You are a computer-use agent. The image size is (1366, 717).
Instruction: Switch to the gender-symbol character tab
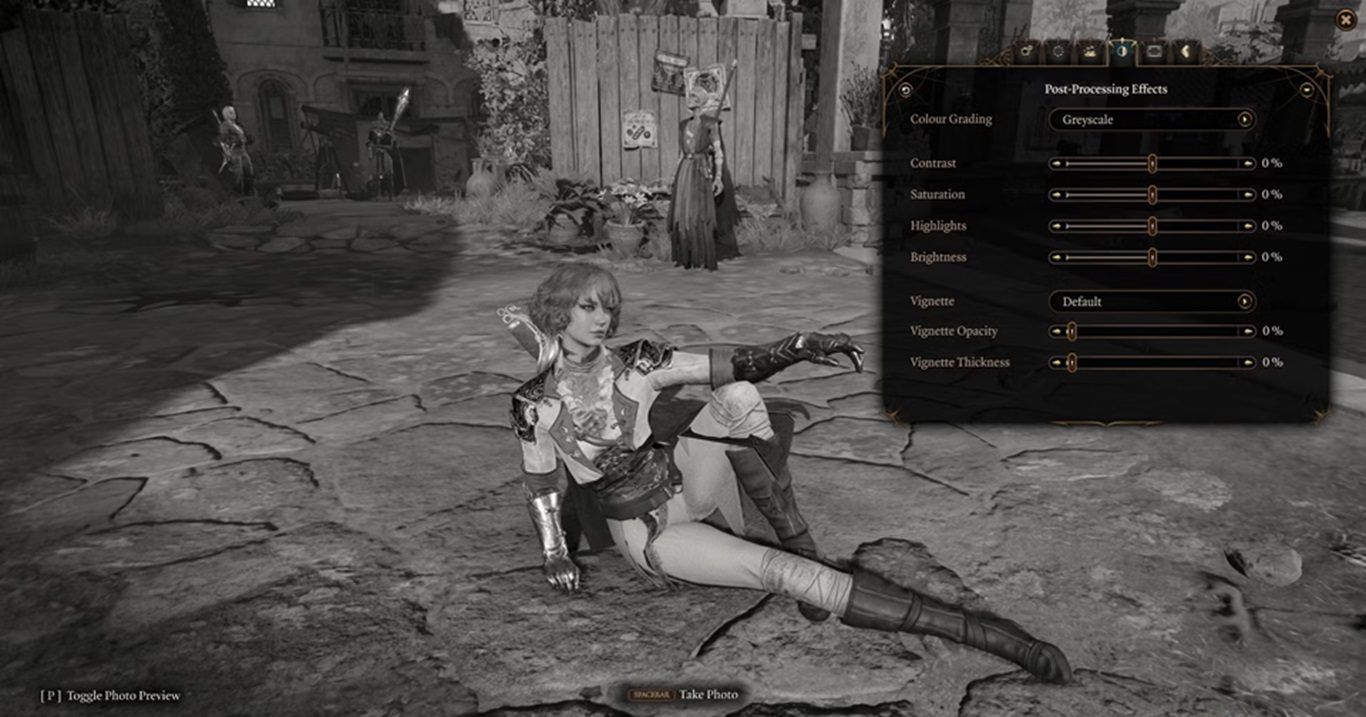pos(1024,50)
